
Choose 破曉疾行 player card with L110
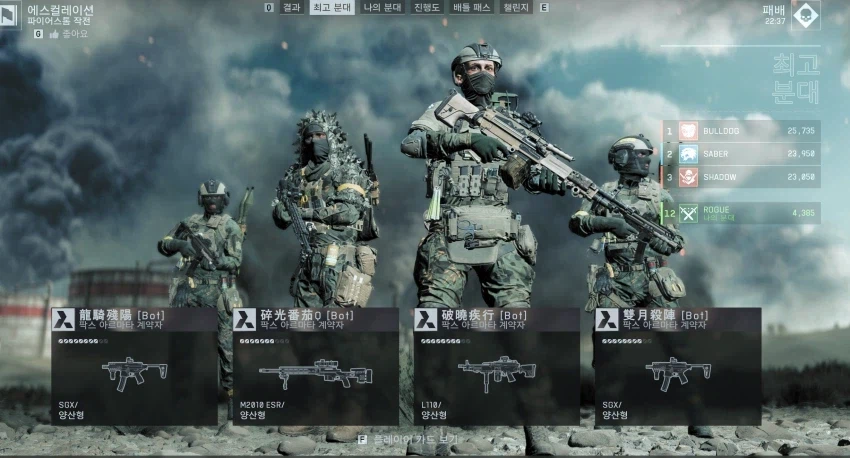pyautogui.click(x=496, y=366)
